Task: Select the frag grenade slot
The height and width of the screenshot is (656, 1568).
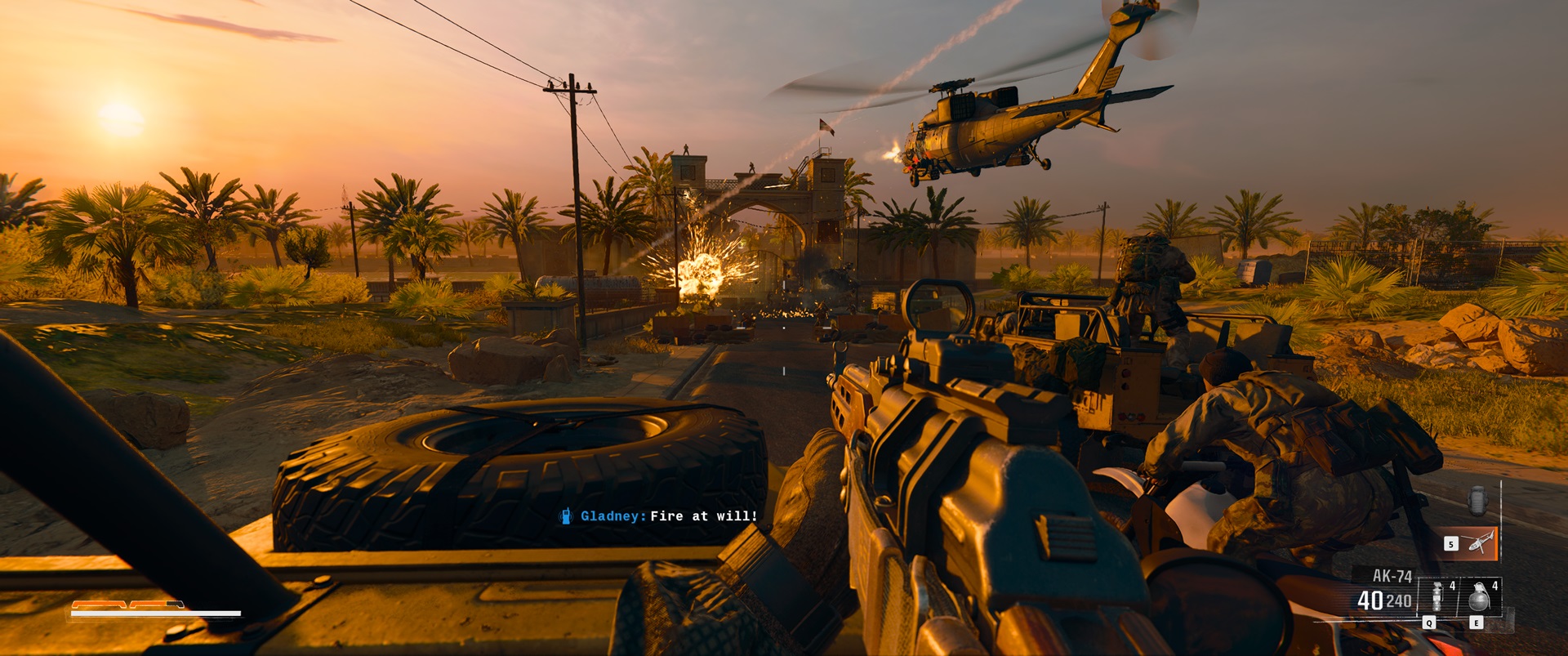Action: (x=1480, y=596)
